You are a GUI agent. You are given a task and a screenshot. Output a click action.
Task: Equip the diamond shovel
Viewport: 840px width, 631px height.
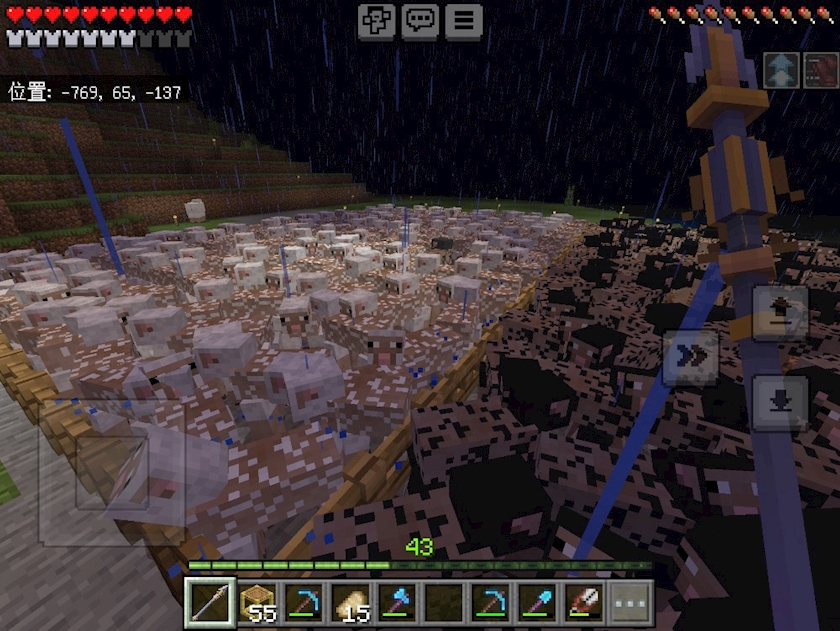[538, 603]
